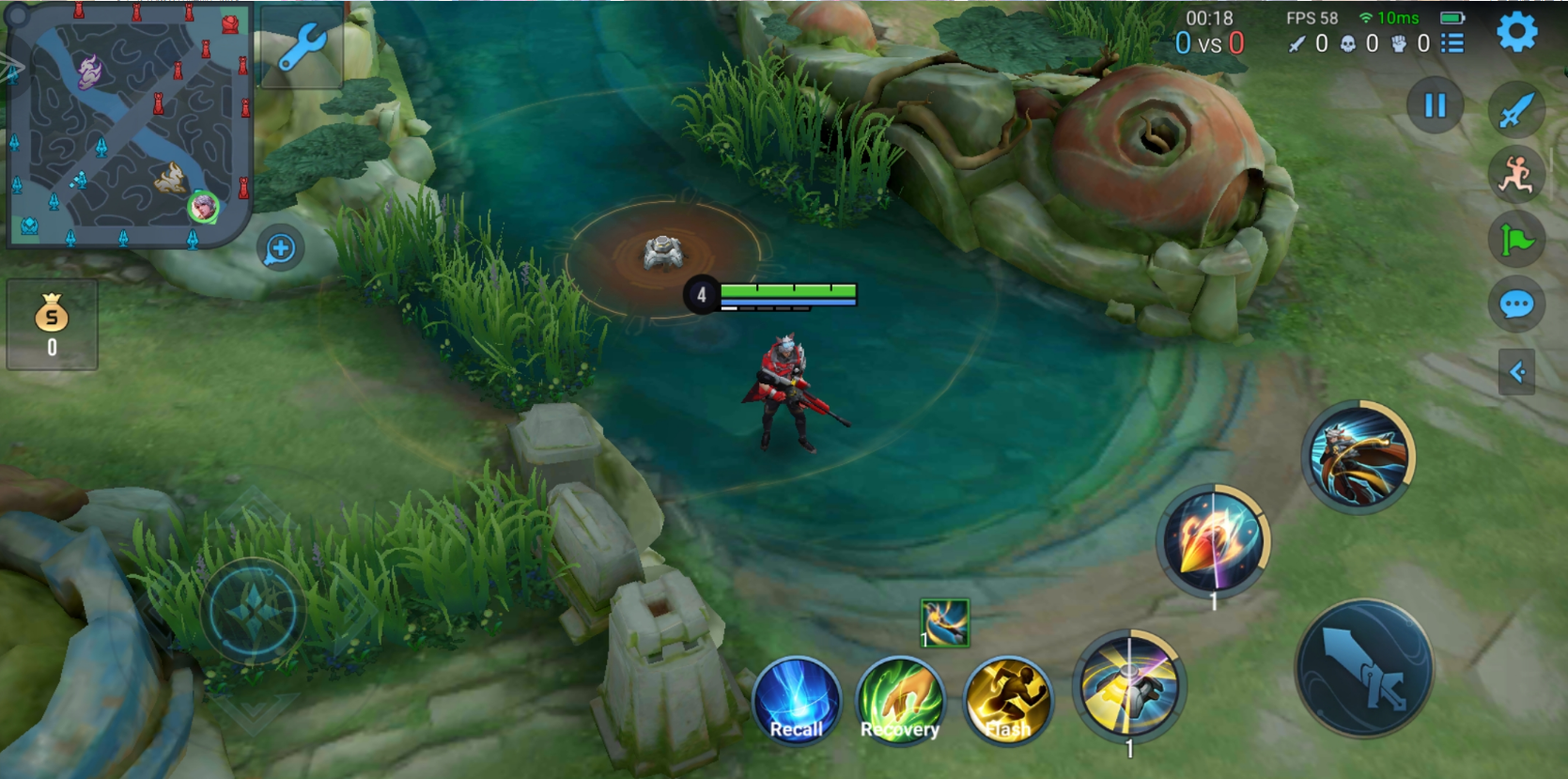Pause the game with the pause button
Screen dimensions: 1568x779
[1435, 105]
